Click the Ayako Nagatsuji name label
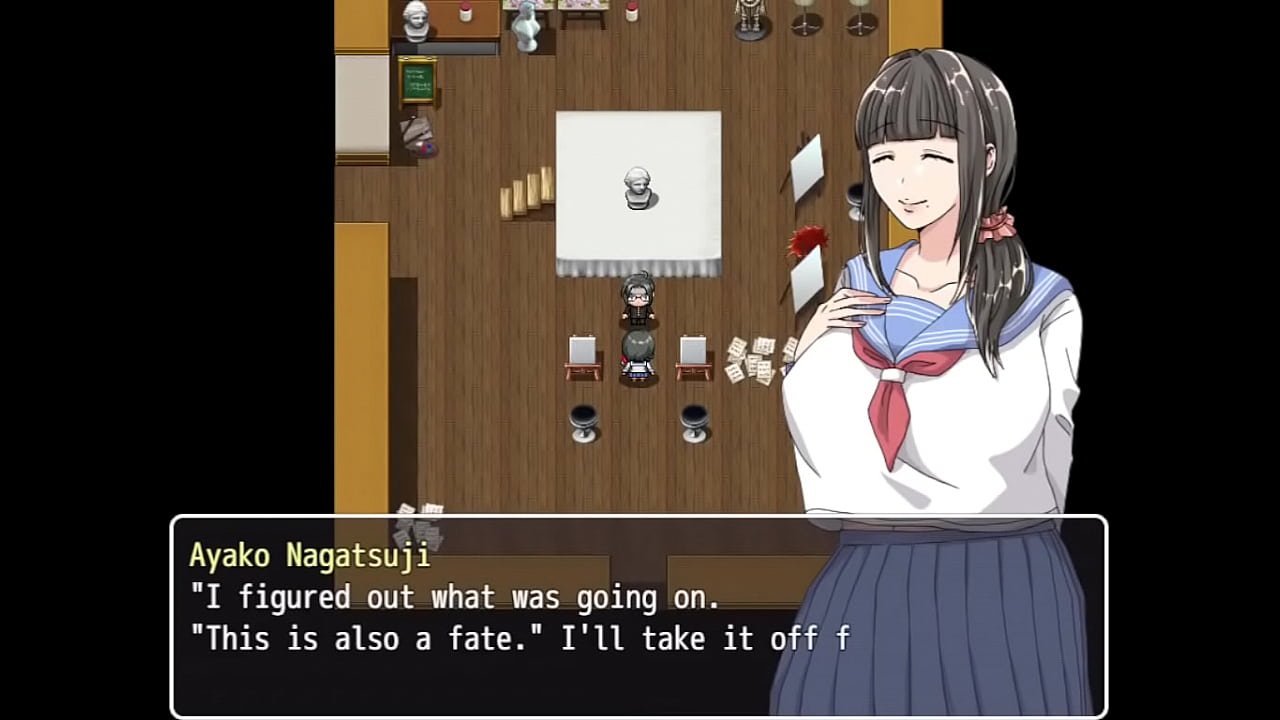This screenshot has height=720, width=1280. [x=309, y=556]
